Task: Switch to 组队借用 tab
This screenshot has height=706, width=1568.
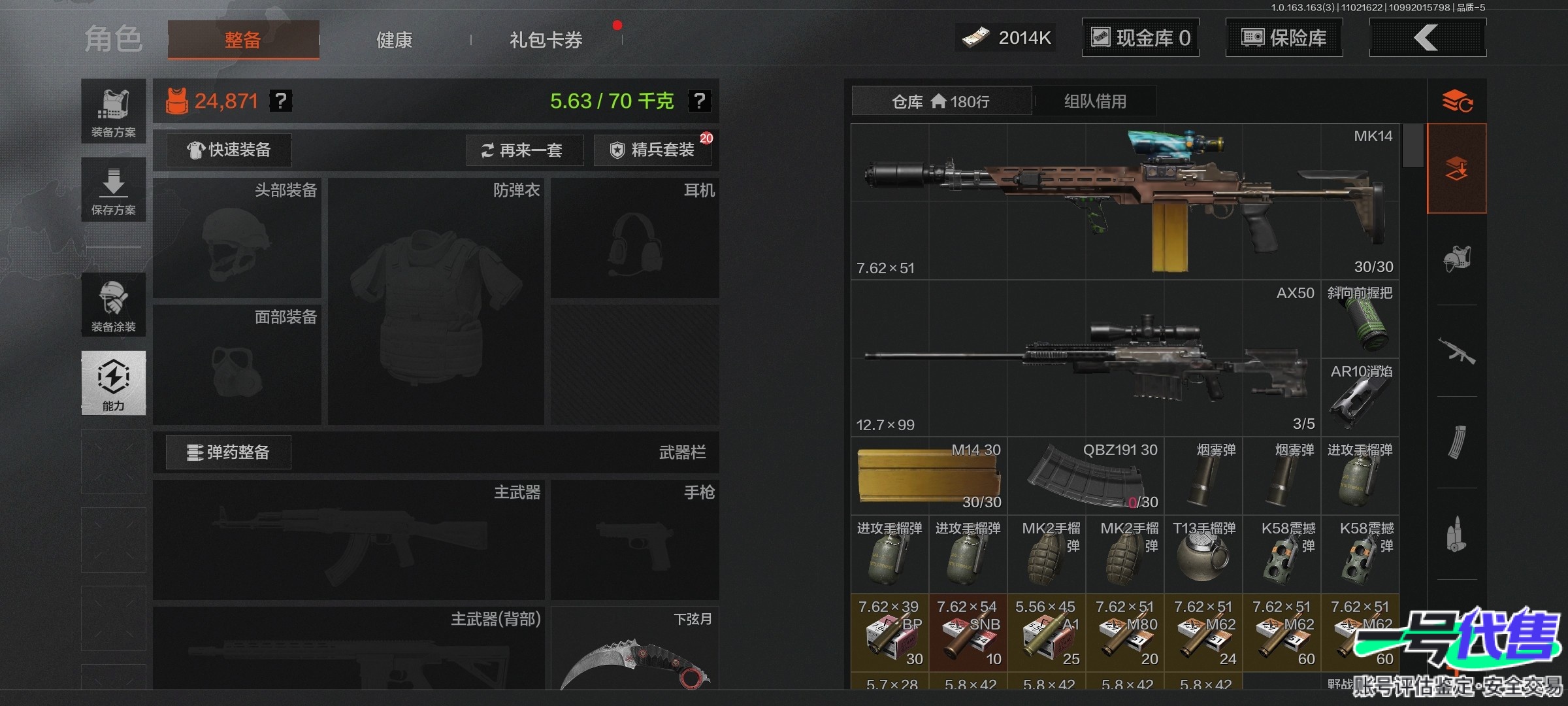Action: pos(1095,101)
